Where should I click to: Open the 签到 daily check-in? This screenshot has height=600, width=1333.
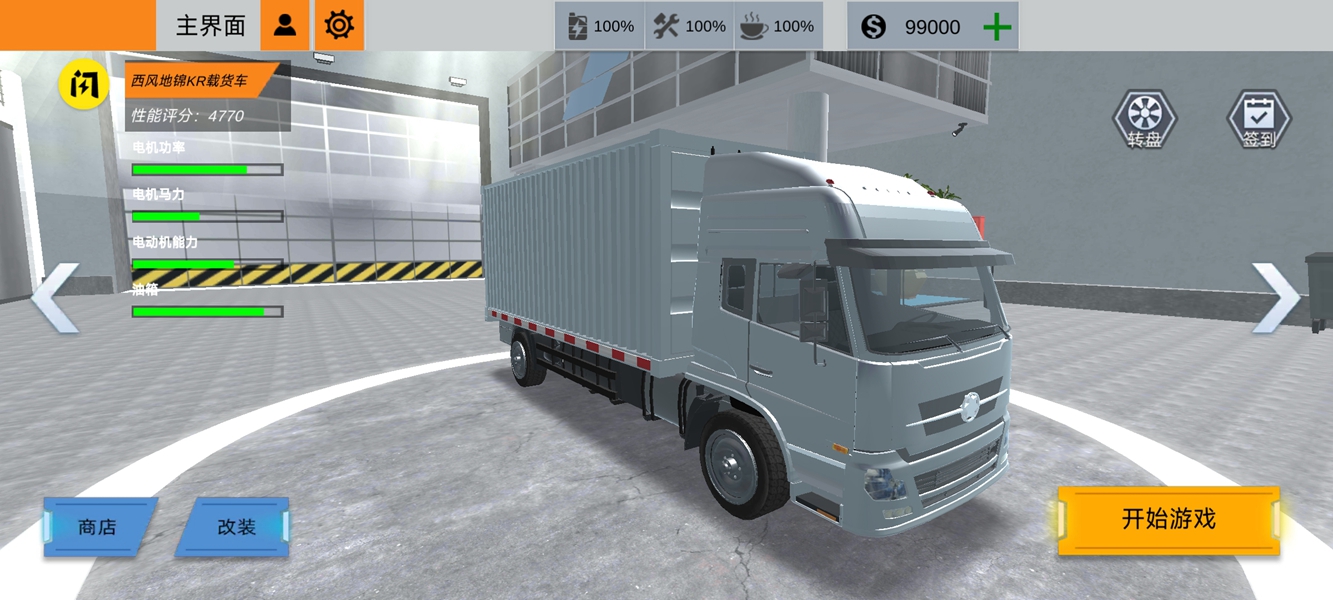[x=1259, y=120]
